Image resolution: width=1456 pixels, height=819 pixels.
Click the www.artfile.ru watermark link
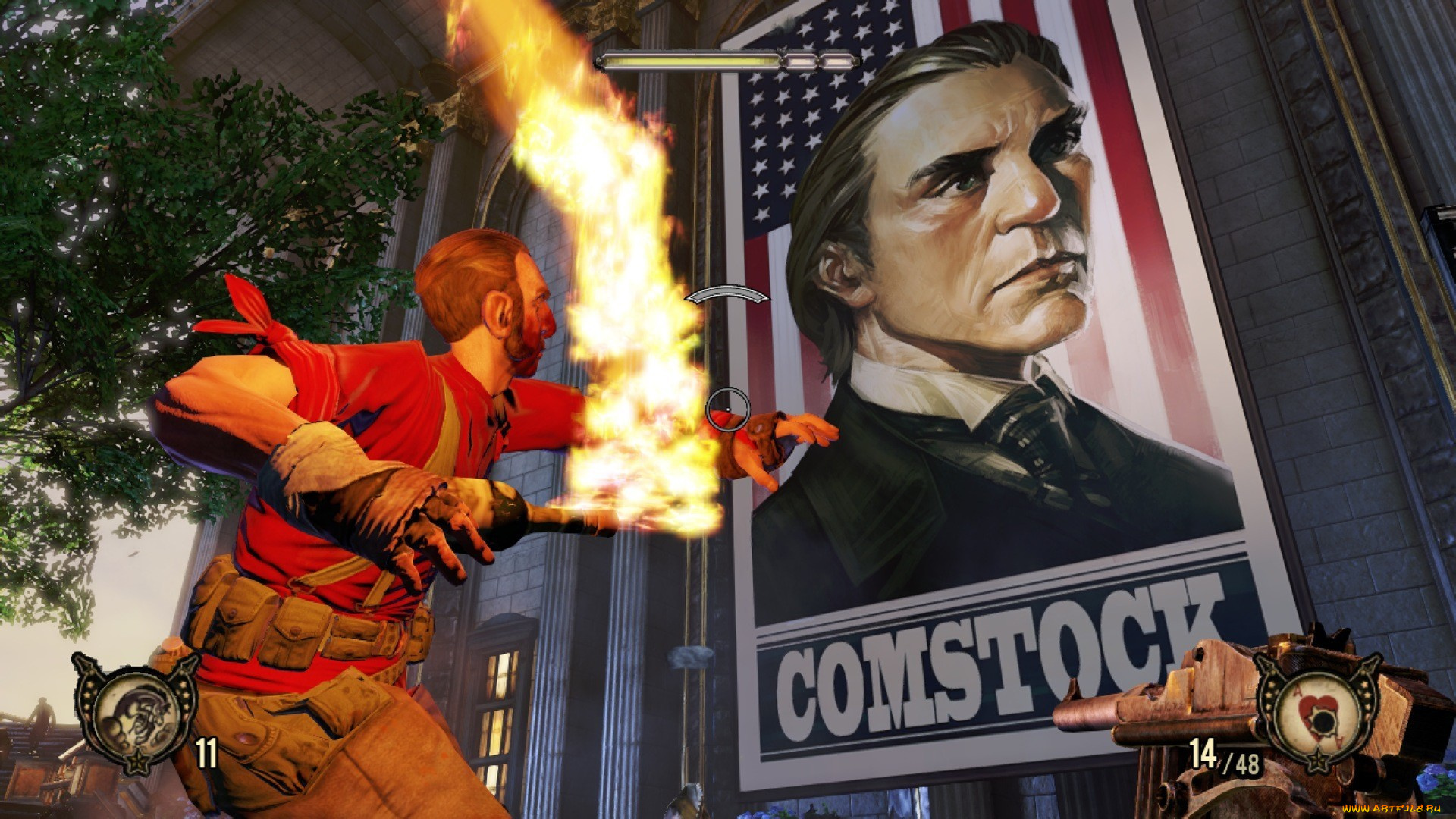(1392, 809)
